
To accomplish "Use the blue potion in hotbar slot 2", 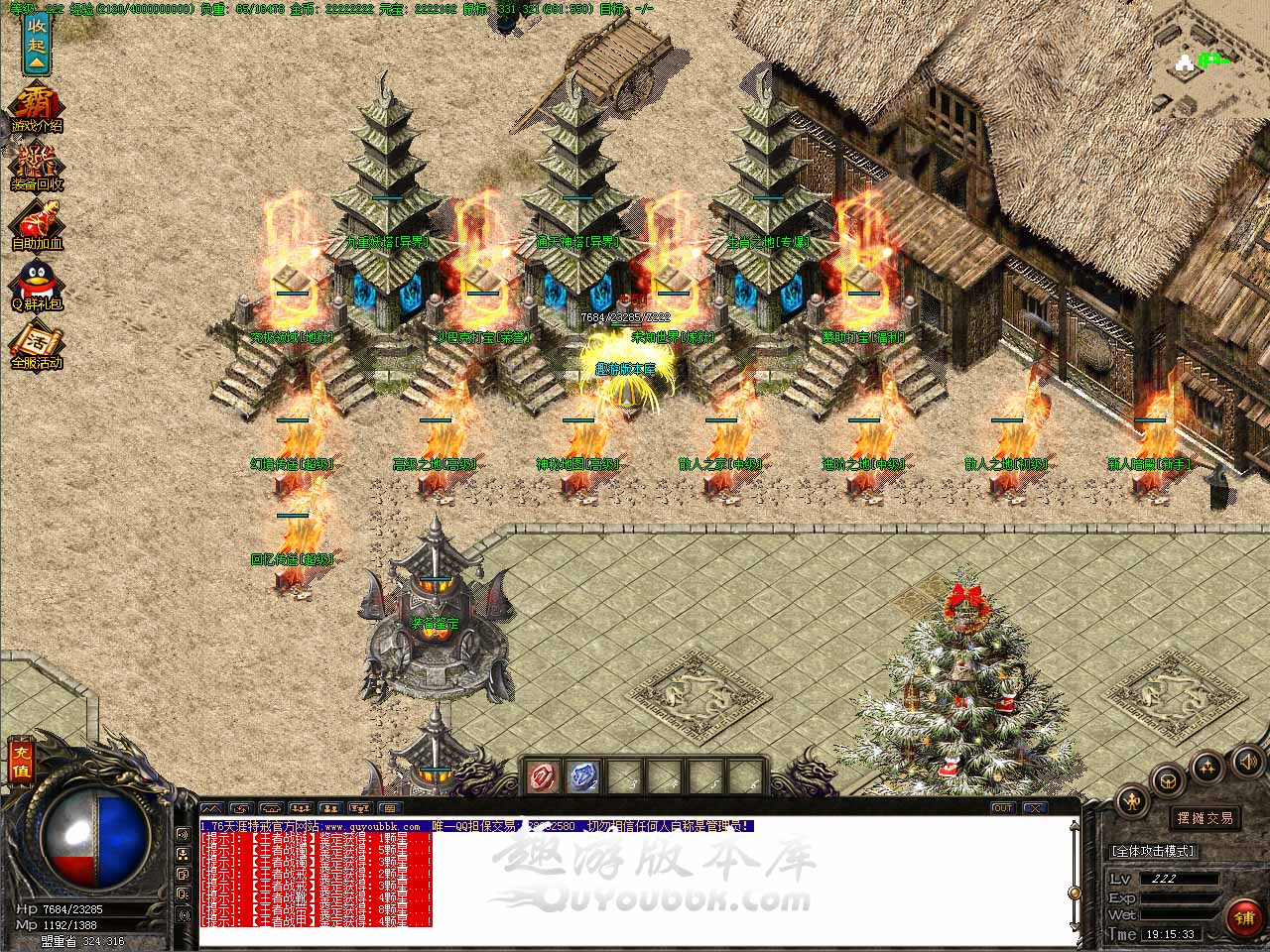I will tap(583, 776).
